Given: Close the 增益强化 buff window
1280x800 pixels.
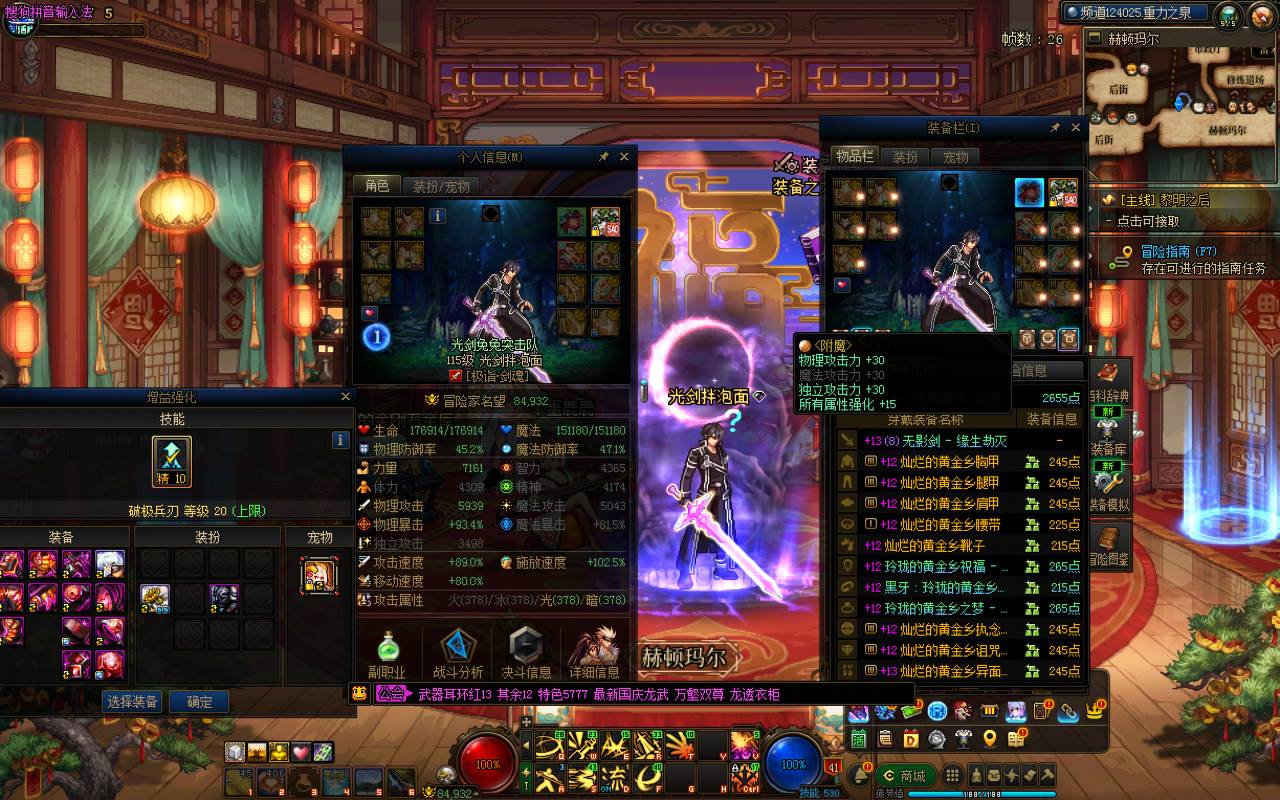Looking at the screenshot, I should click(346, 397).
